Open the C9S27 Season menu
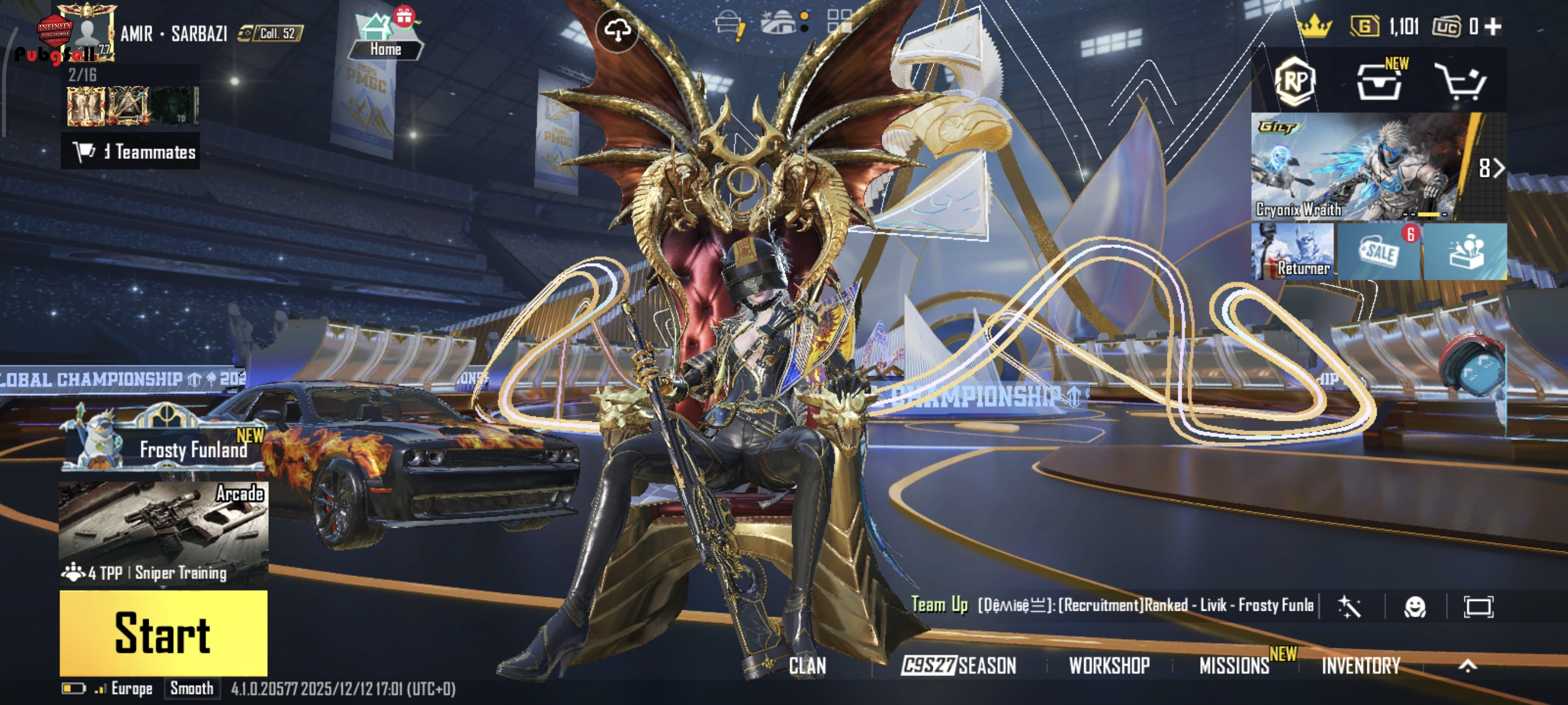The width and height of the screenshot is (1568, 705). pyautogui.click(x=958, y=666)
